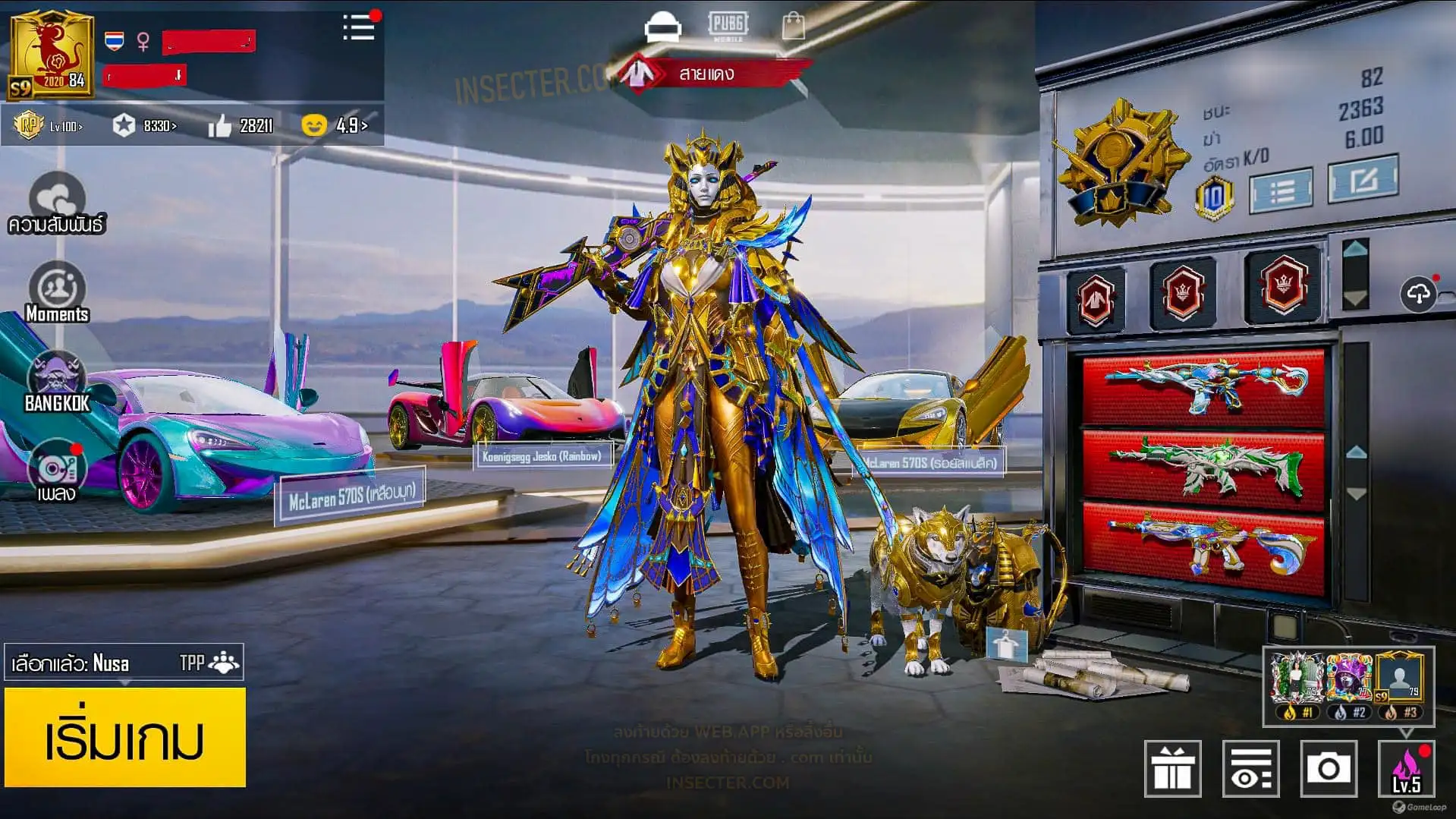Open the list menu with red notification dot
Viewport: 1456px width, 819px height.
[358, 28]
